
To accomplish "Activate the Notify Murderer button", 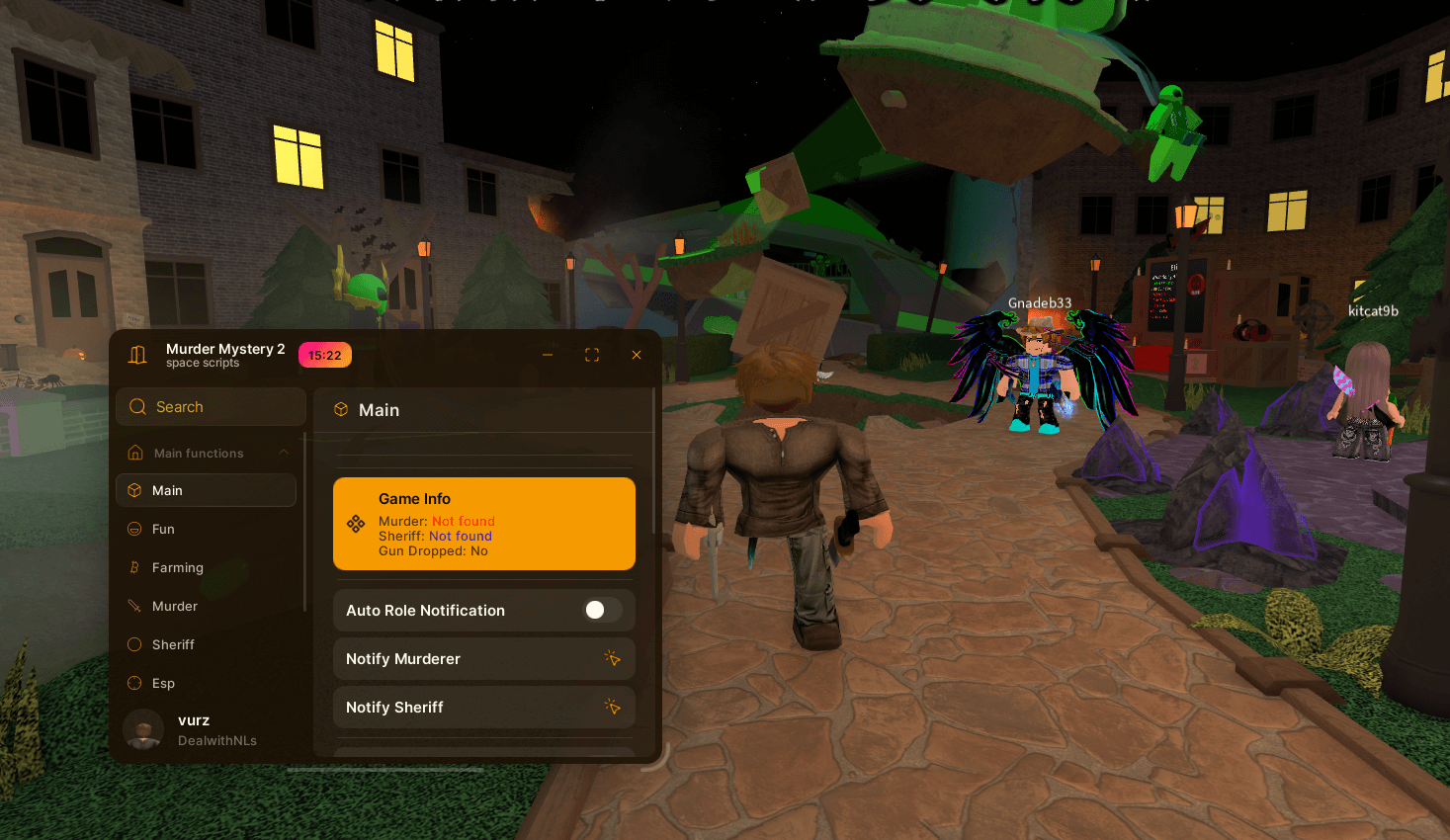I will (483, 659).
